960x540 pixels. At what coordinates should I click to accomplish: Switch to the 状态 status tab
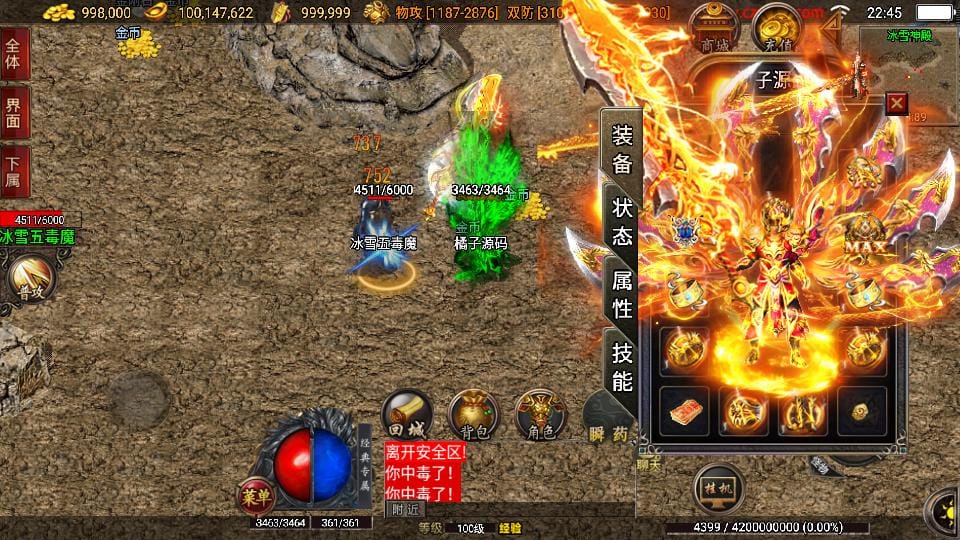tap(621, 222)
